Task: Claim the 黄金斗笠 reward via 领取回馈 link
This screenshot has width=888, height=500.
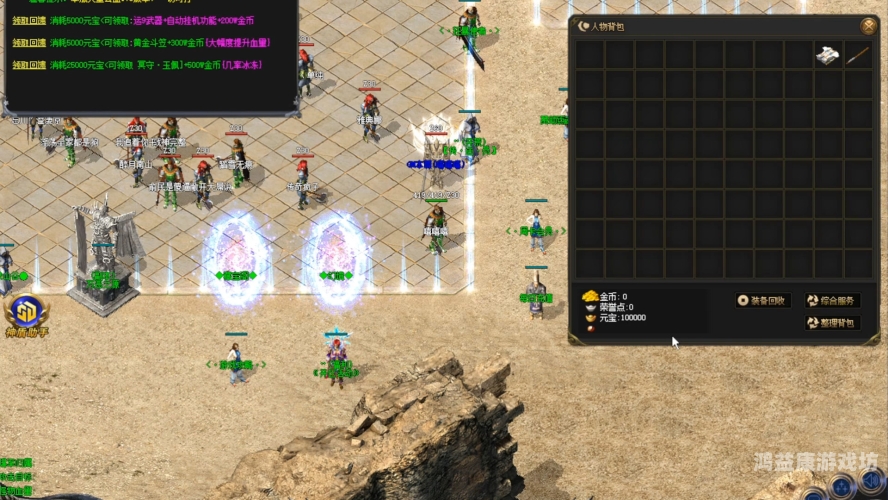Action: 29,43
